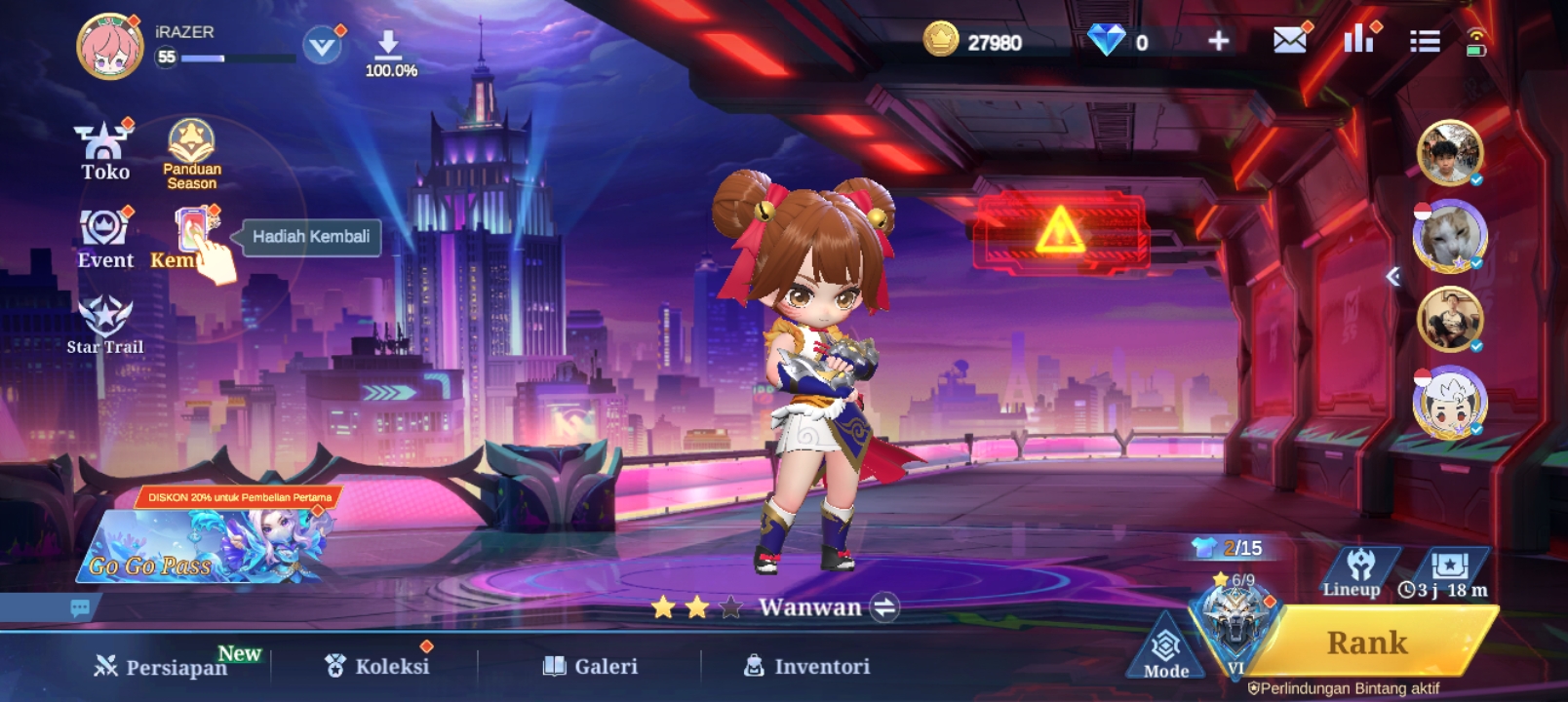Open the Toko shop

pyautogui.click(x=104, y=151)
